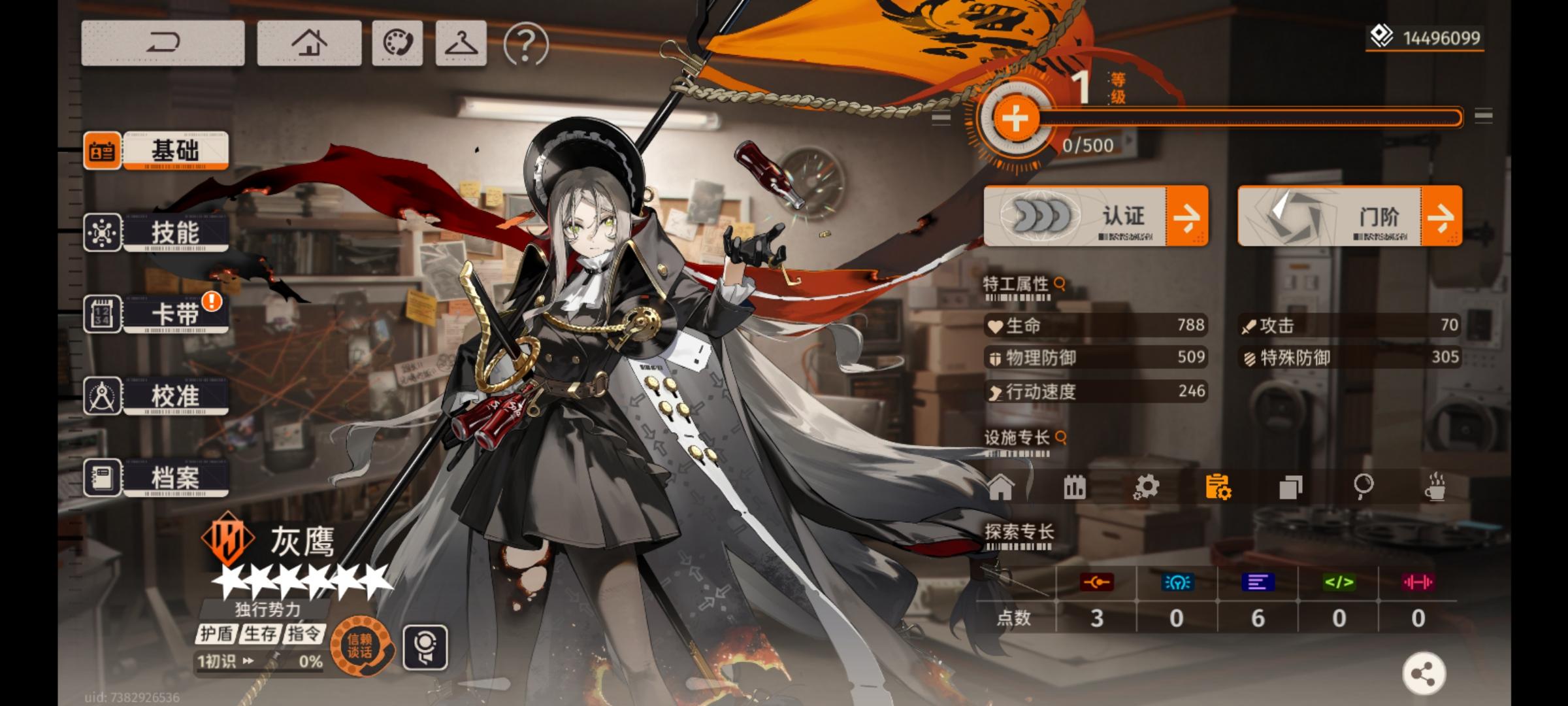Click the back arrow in the top toolbar

pos(162,42)
